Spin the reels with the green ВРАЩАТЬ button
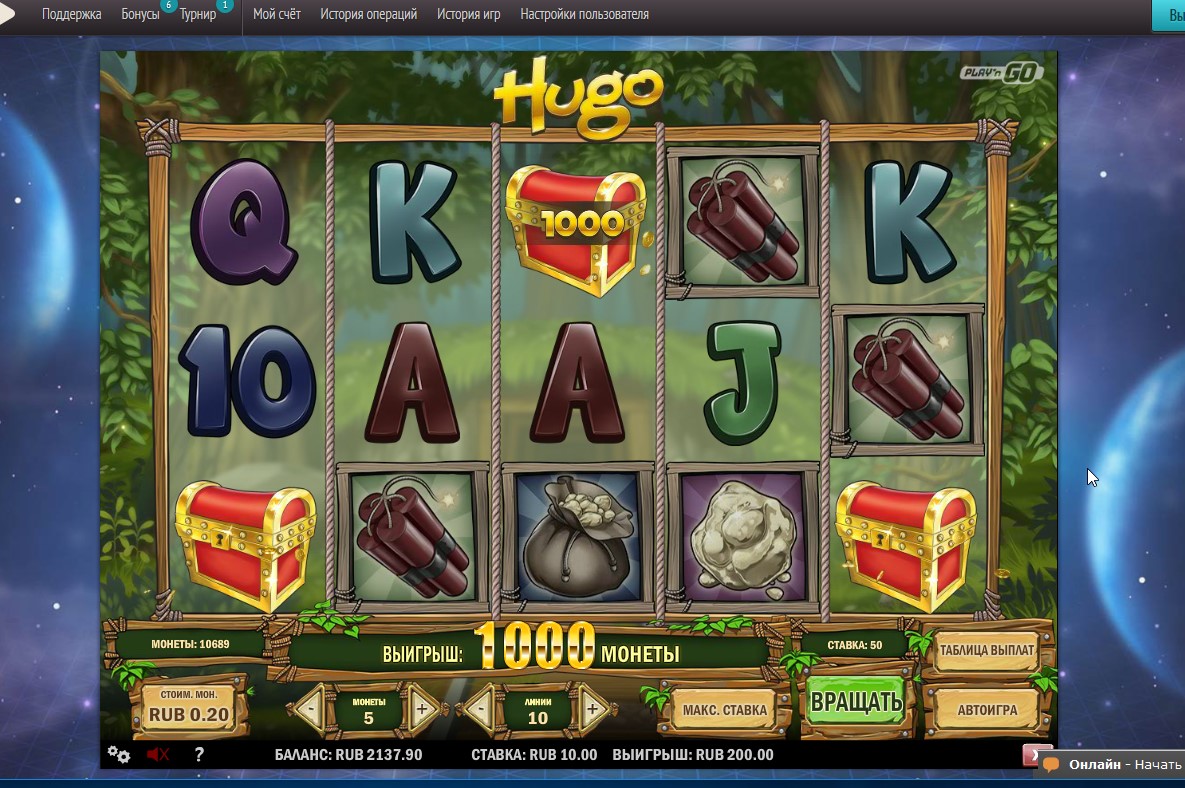This screenshot has width=1185, height=788. 856,702
